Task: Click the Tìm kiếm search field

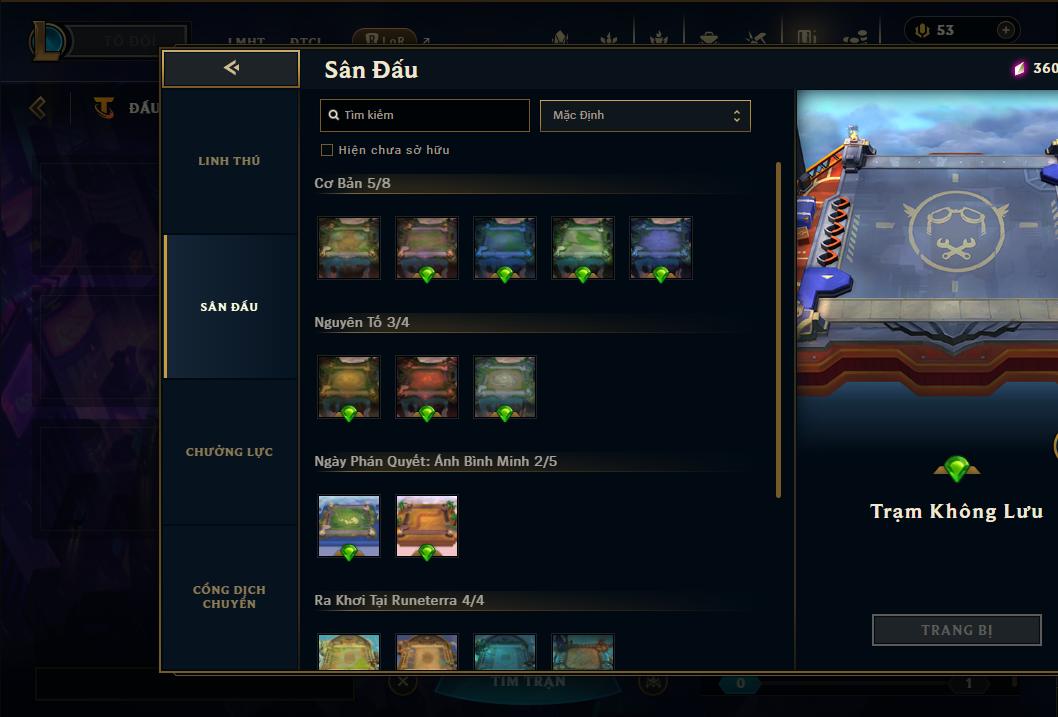Action: click(425, 115)
